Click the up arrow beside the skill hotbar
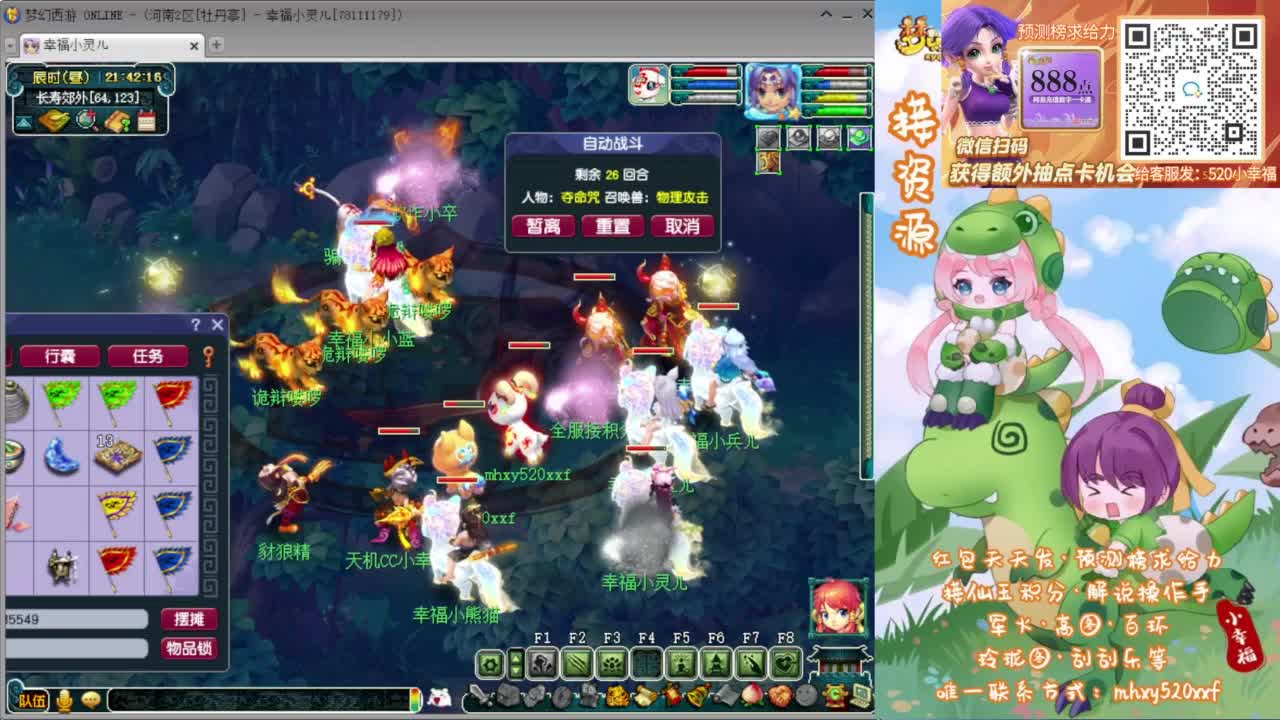Viewport: 1280px width, 720px height. coord(516,658)
